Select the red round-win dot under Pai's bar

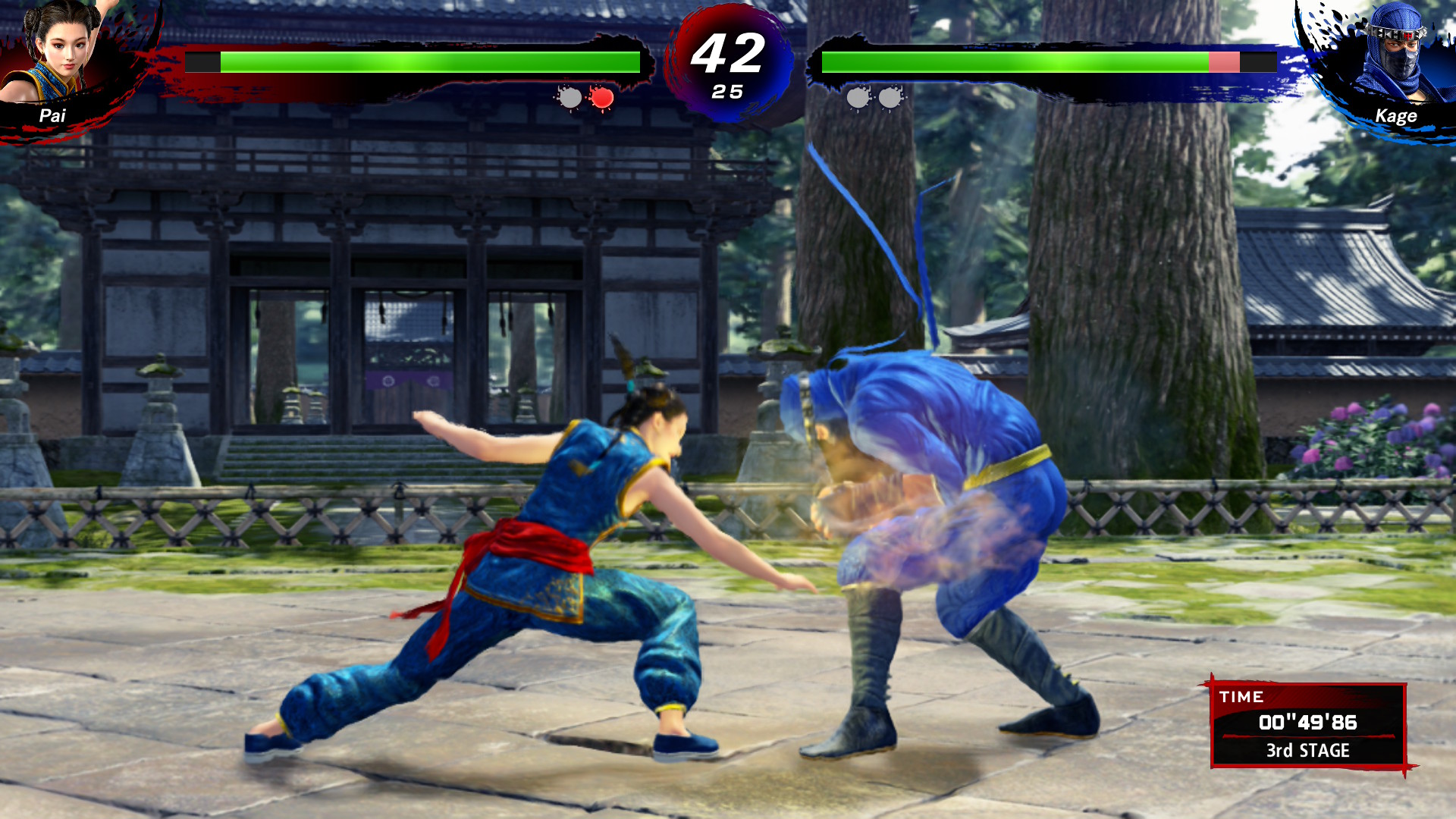[x=601, y=97]
